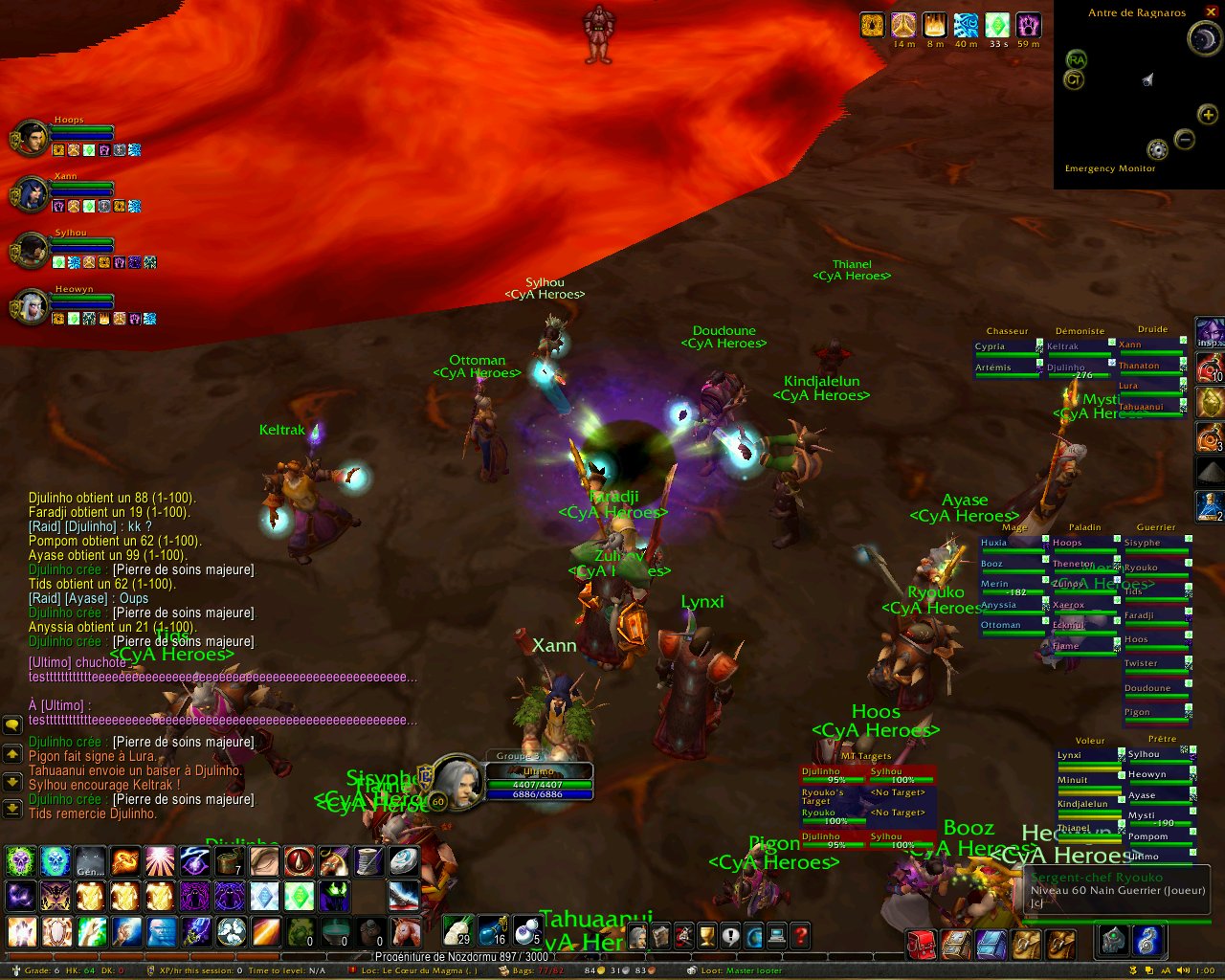Open the red backpack bag
The image size is (1225, 980).
tap(921, 945)
